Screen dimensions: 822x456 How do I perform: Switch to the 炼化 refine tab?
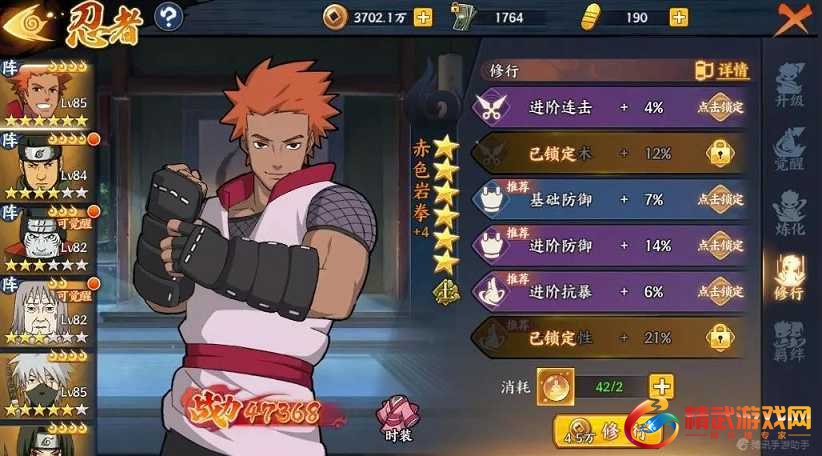(791, 211)
